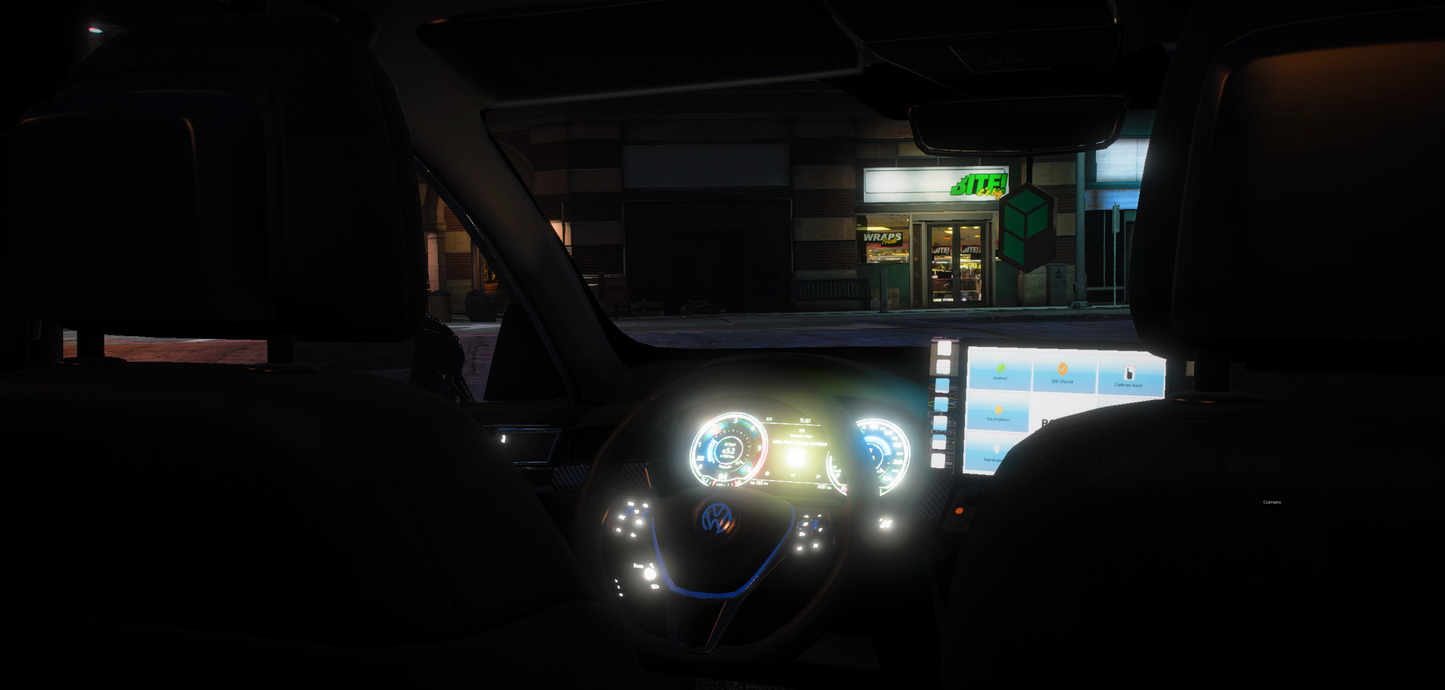The height and width of the screenshot is (690, 1445).
Task: Select the Camera label overlay
Action: [x=1271, y=502]
